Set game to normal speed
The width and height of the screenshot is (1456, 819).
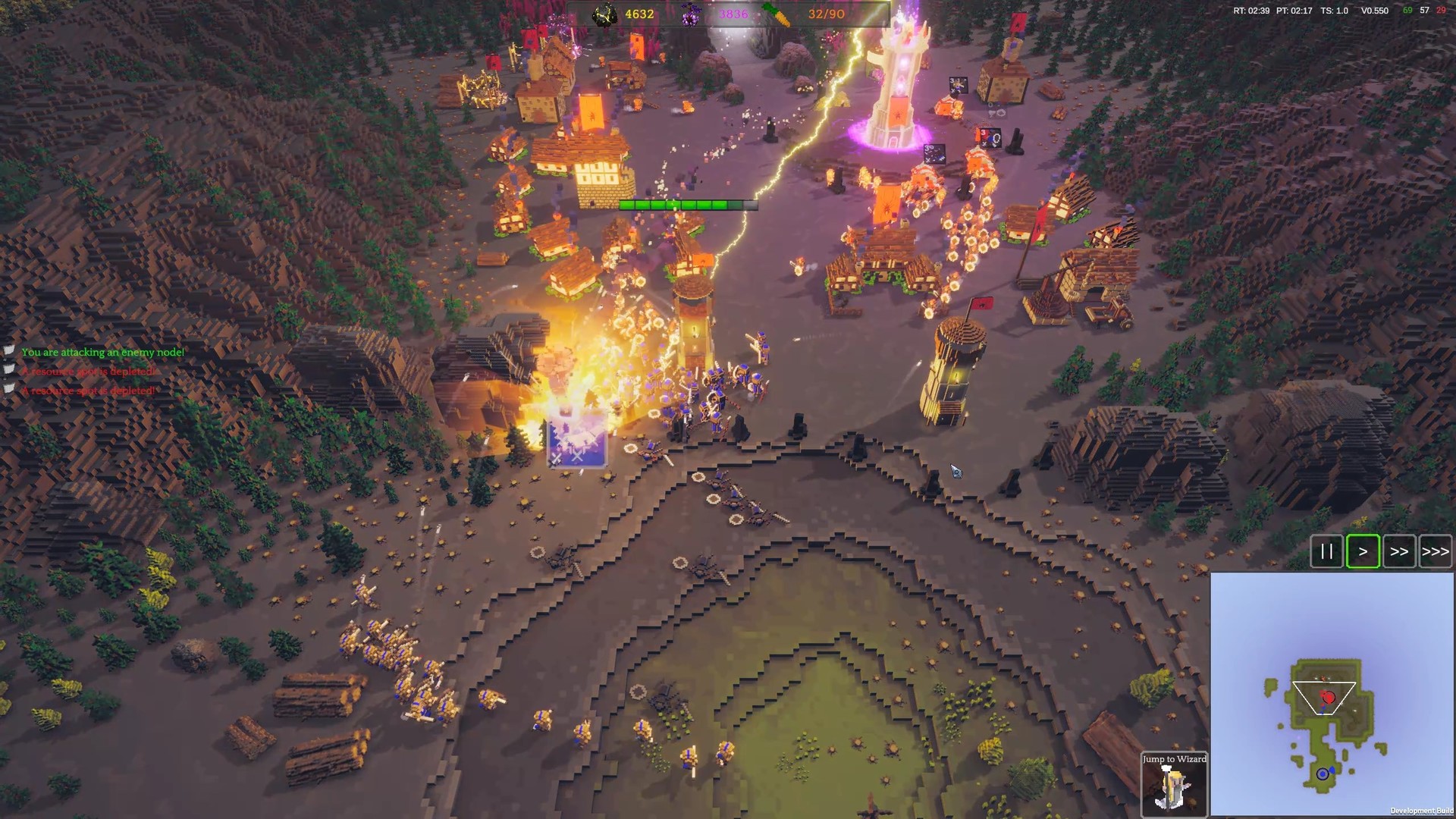(x=1363, y=551)
